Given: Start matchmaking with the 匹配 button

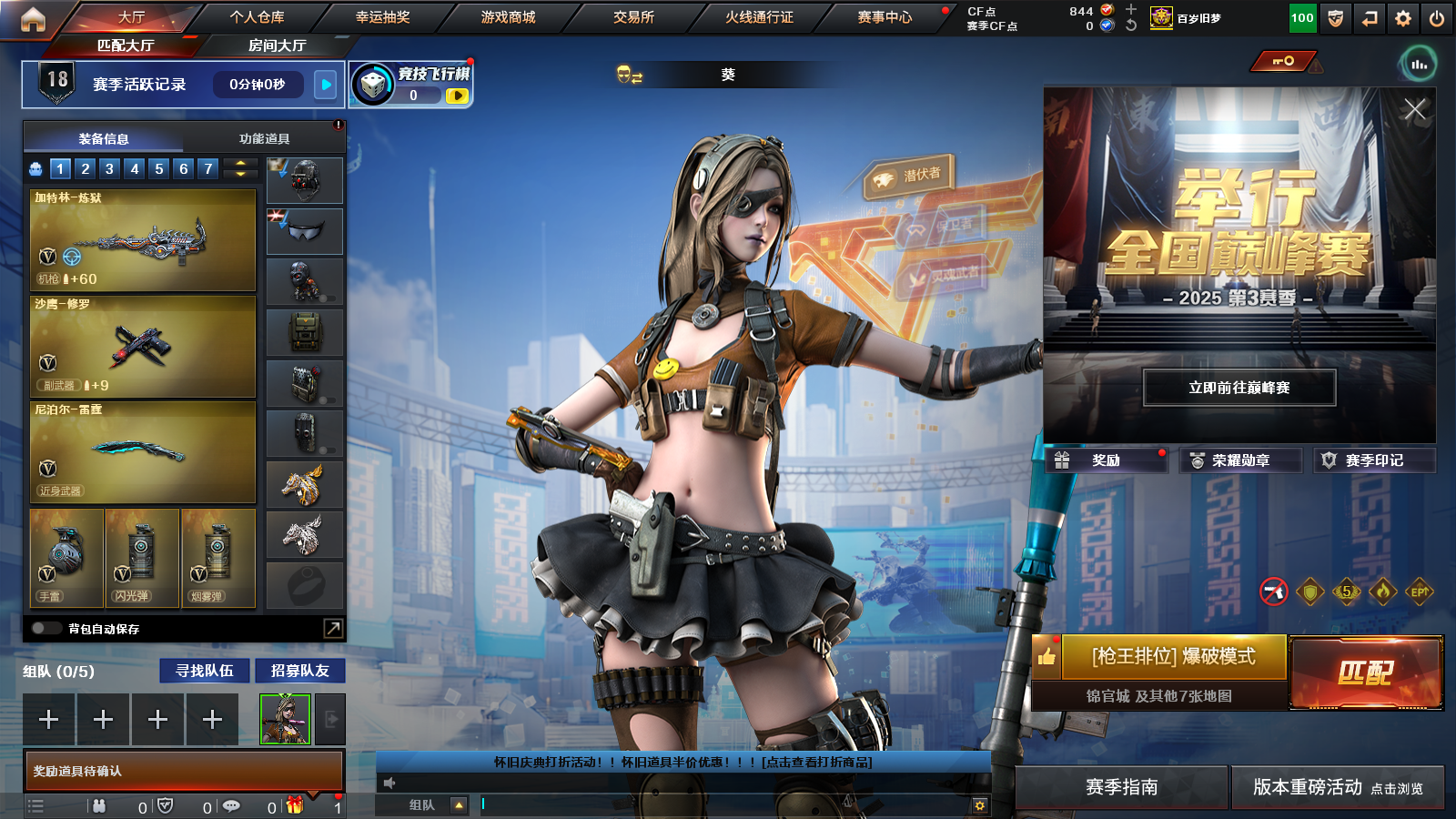Looking at the screenshot, I should (1366, 672).
